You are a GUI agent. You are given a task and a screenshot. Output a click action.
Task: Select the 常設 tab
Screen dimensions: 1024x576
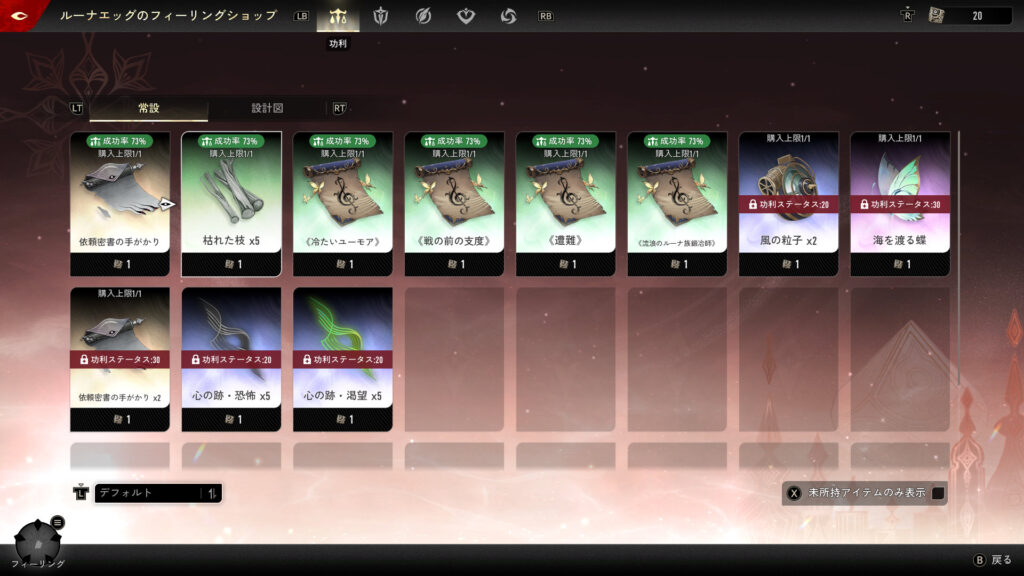point(148,108)
